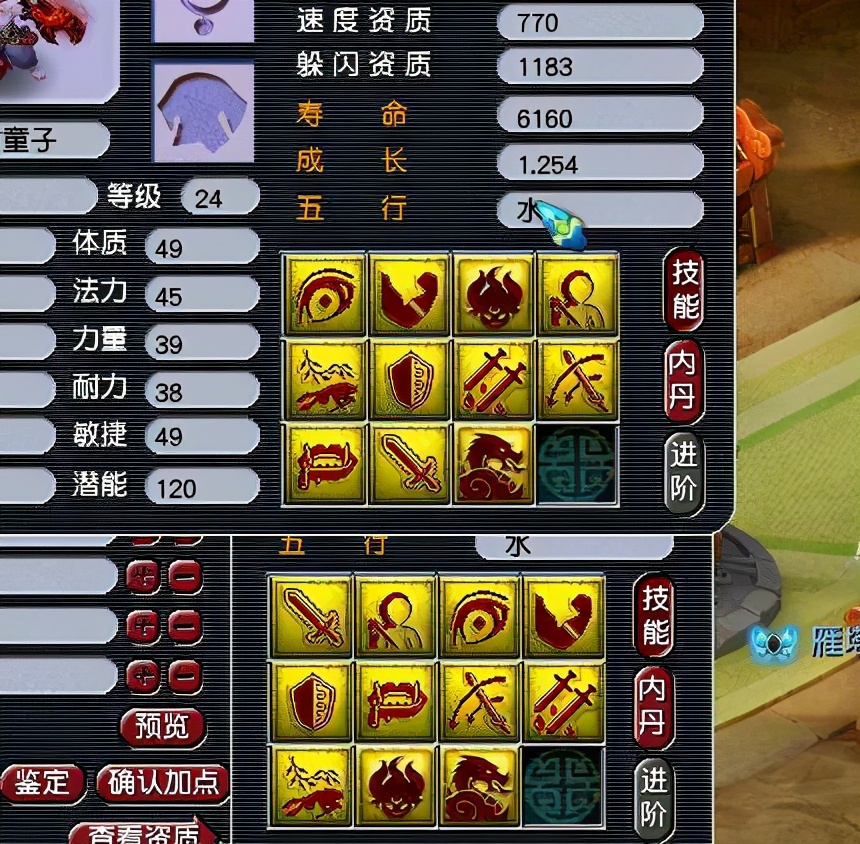Confirm point allocation with 确认加点
860x844 pixels.
[x=164, y=782]
